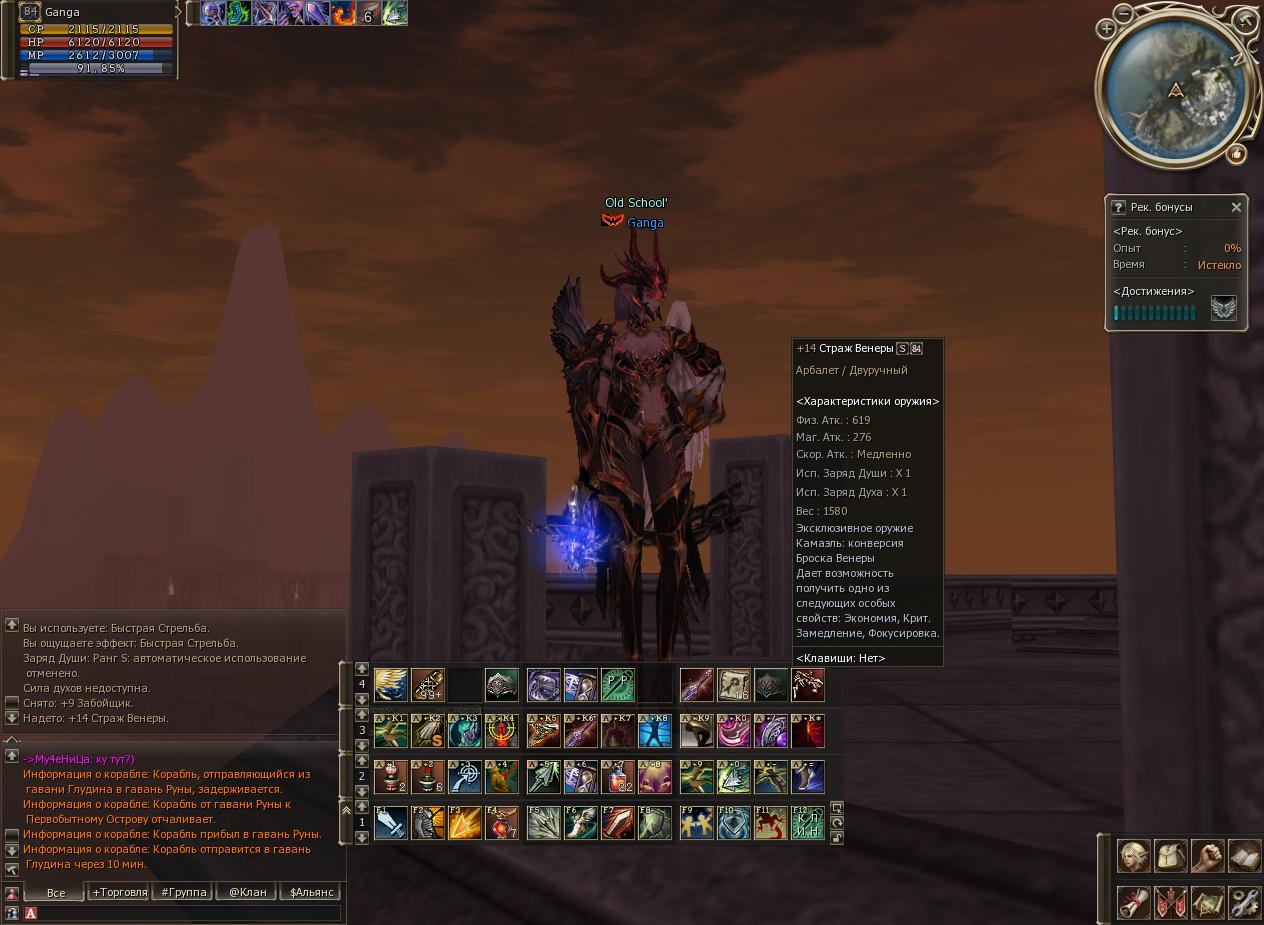This screenshot has width=1264, height=925.
Task: Open the inventory bag icon
Action: tap(1170, 856)
